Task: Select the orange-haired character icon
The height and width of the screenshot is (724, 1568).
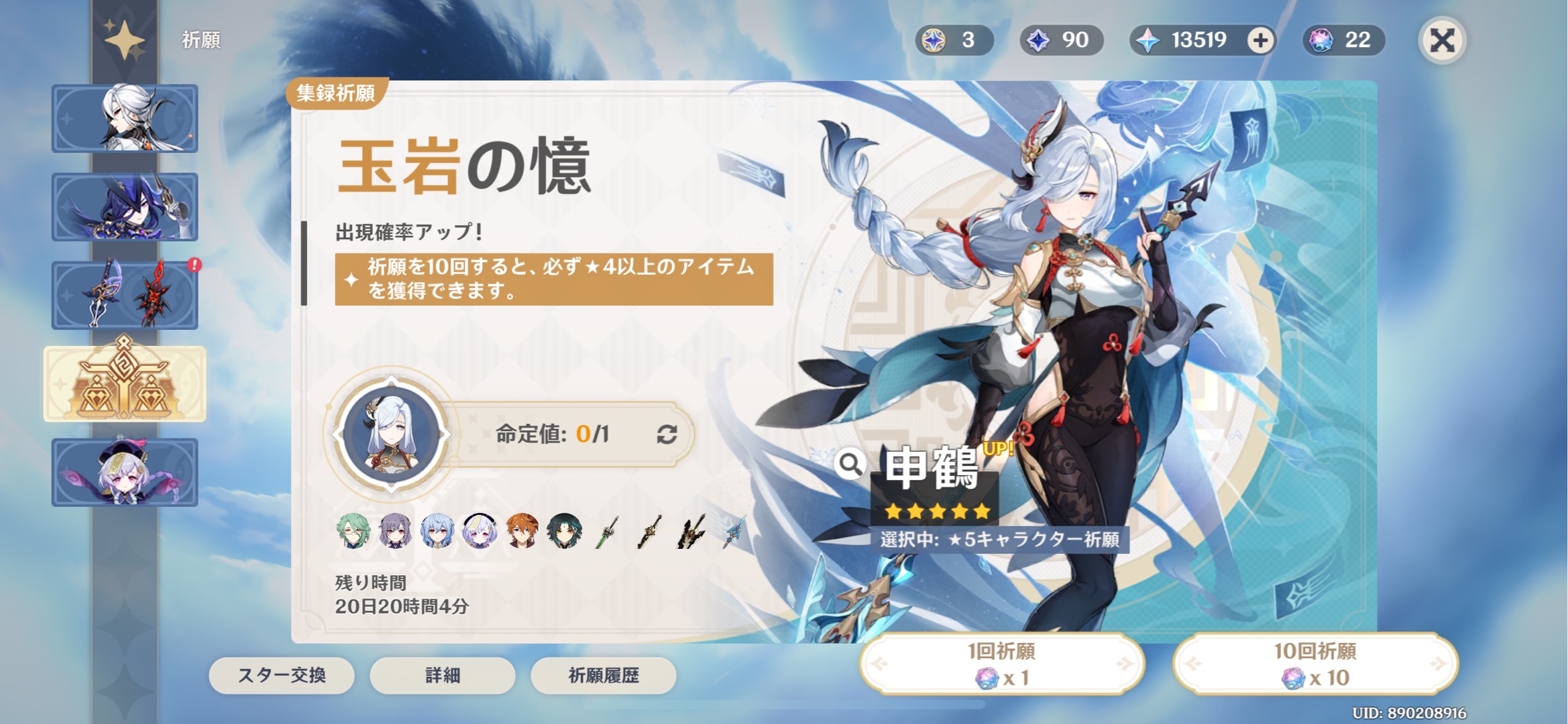Action: tap(522, 532)
